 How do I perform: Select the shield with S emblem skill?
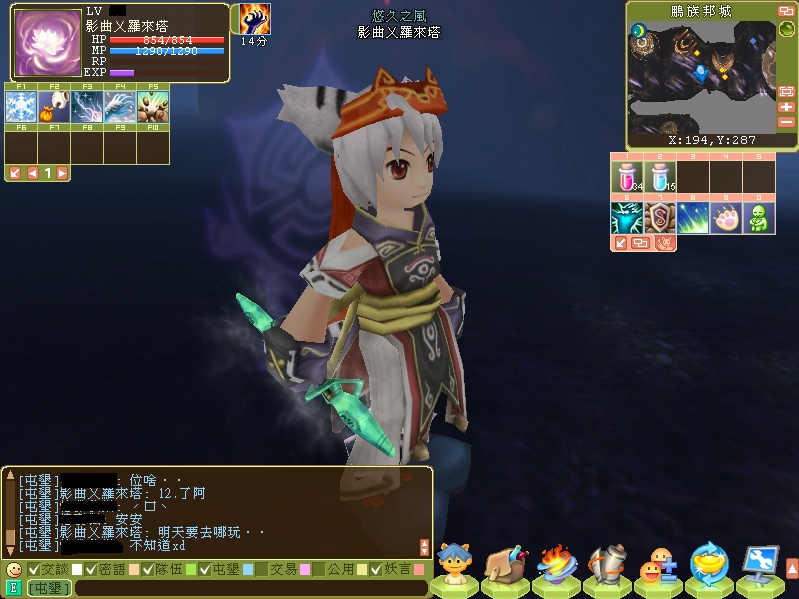pyautogui.click(x=660, y=218)
